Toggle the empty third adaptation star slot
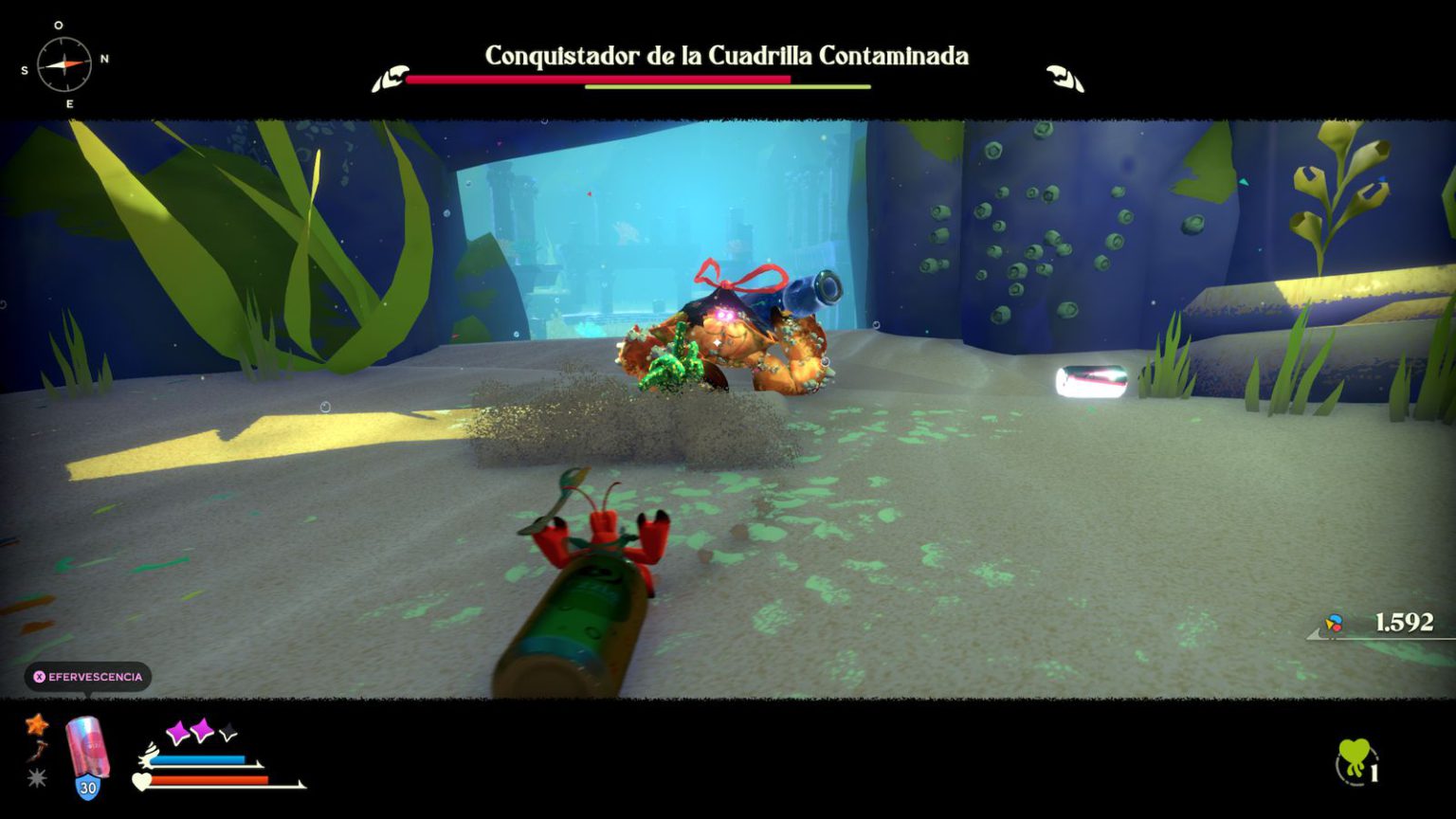Image resolution: width=1456 pixels, height=819 pixels. [x=226, y=733]
